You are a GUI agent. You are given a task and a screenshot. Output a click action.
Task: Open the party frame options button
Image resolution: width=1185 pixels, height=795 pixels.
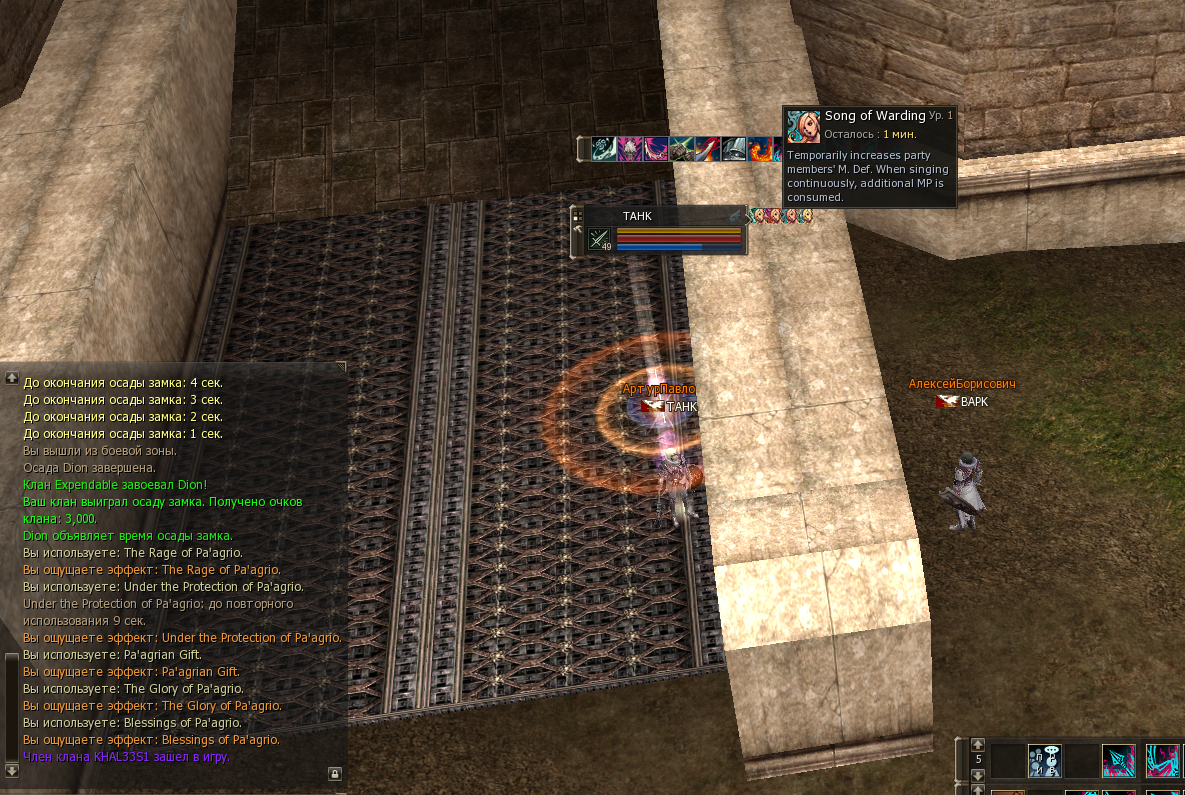click(x=577, y=215)
